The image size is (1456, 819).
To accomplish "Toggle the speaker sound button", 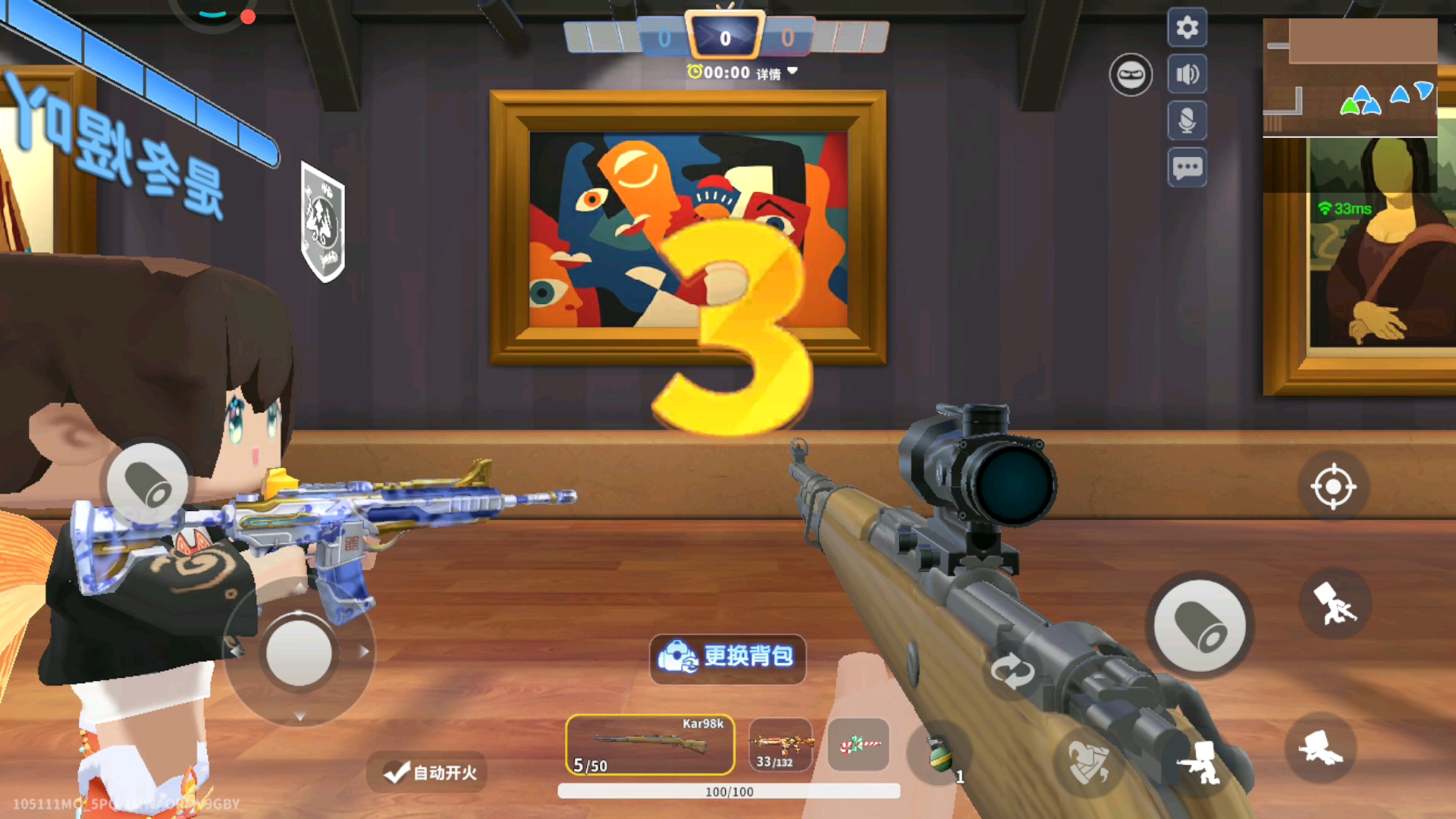I will [1187, 74].
